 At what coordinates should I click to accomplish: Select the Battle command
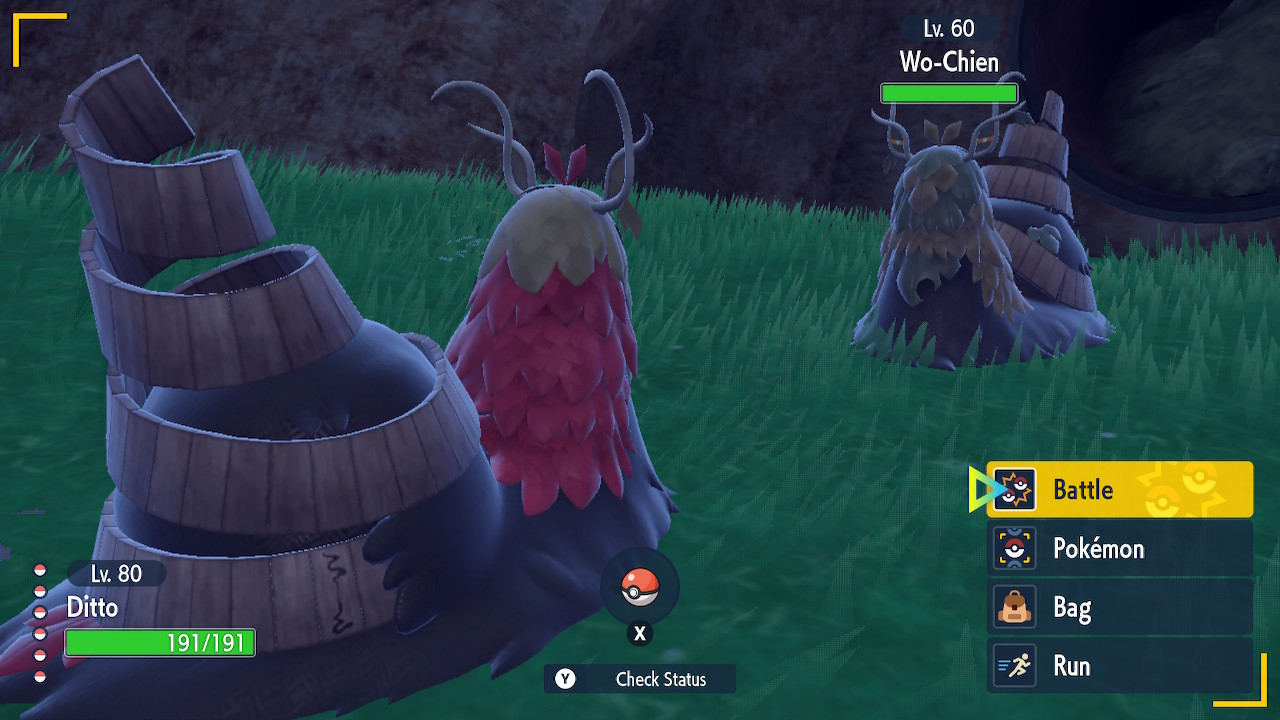tap(1119, 490)
